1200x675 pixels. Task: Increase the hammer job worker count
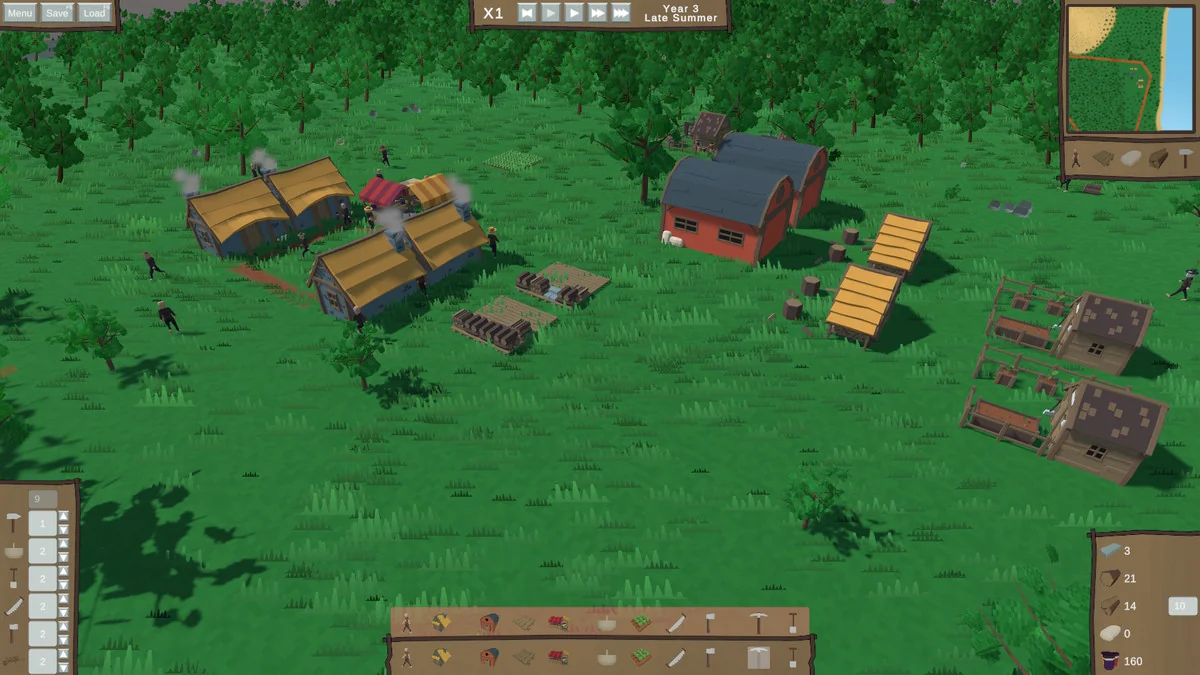tap(64, 517)
